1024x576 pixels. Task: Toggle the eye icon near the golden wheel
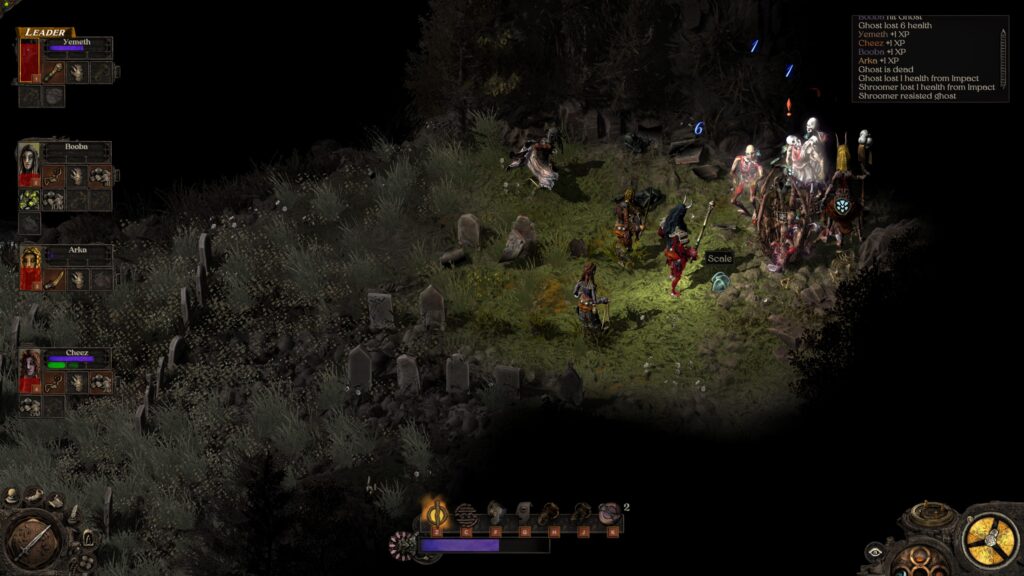tap(874, 549)
